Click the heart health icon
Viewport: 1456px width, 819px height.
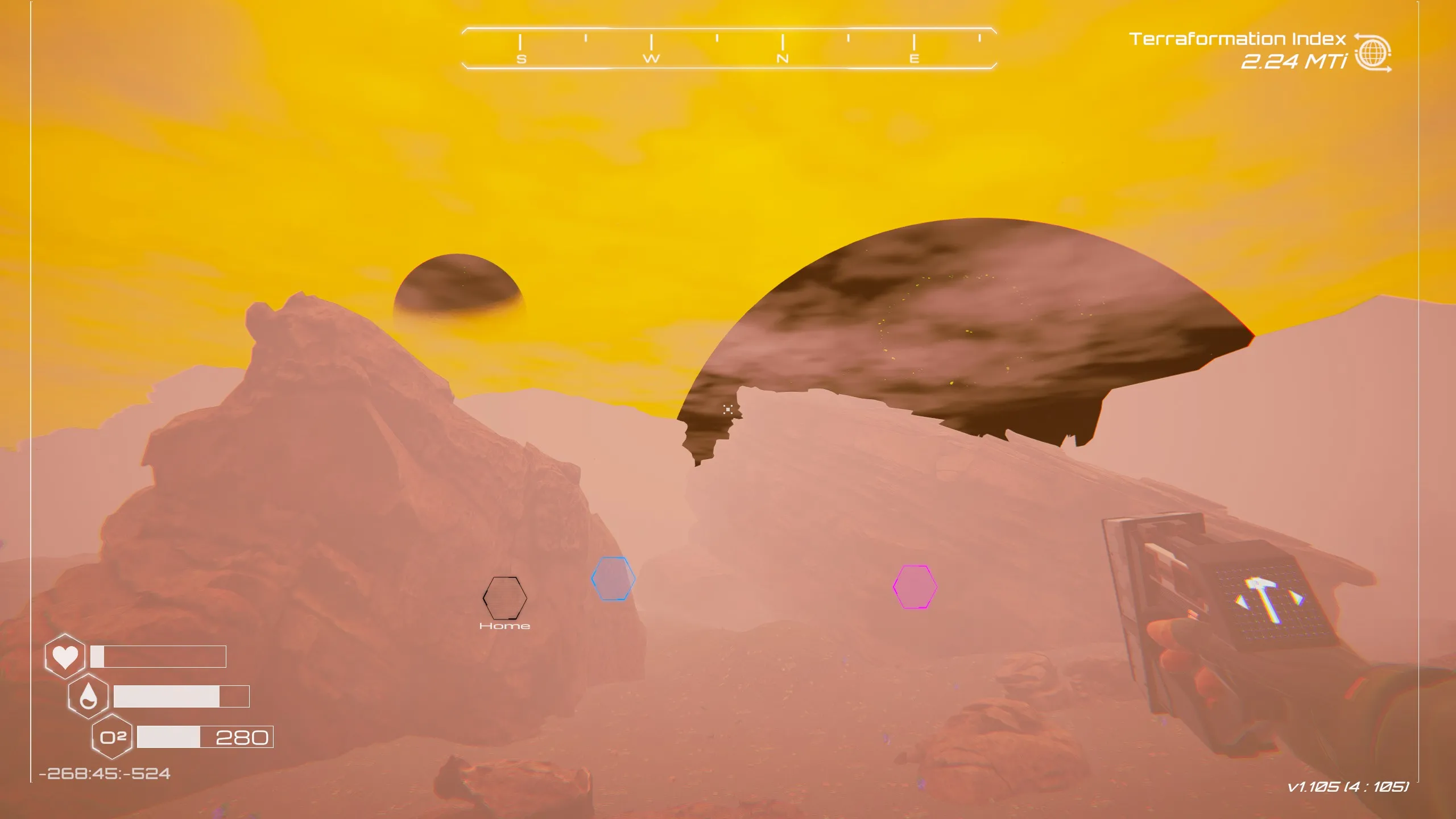[64, 655]
